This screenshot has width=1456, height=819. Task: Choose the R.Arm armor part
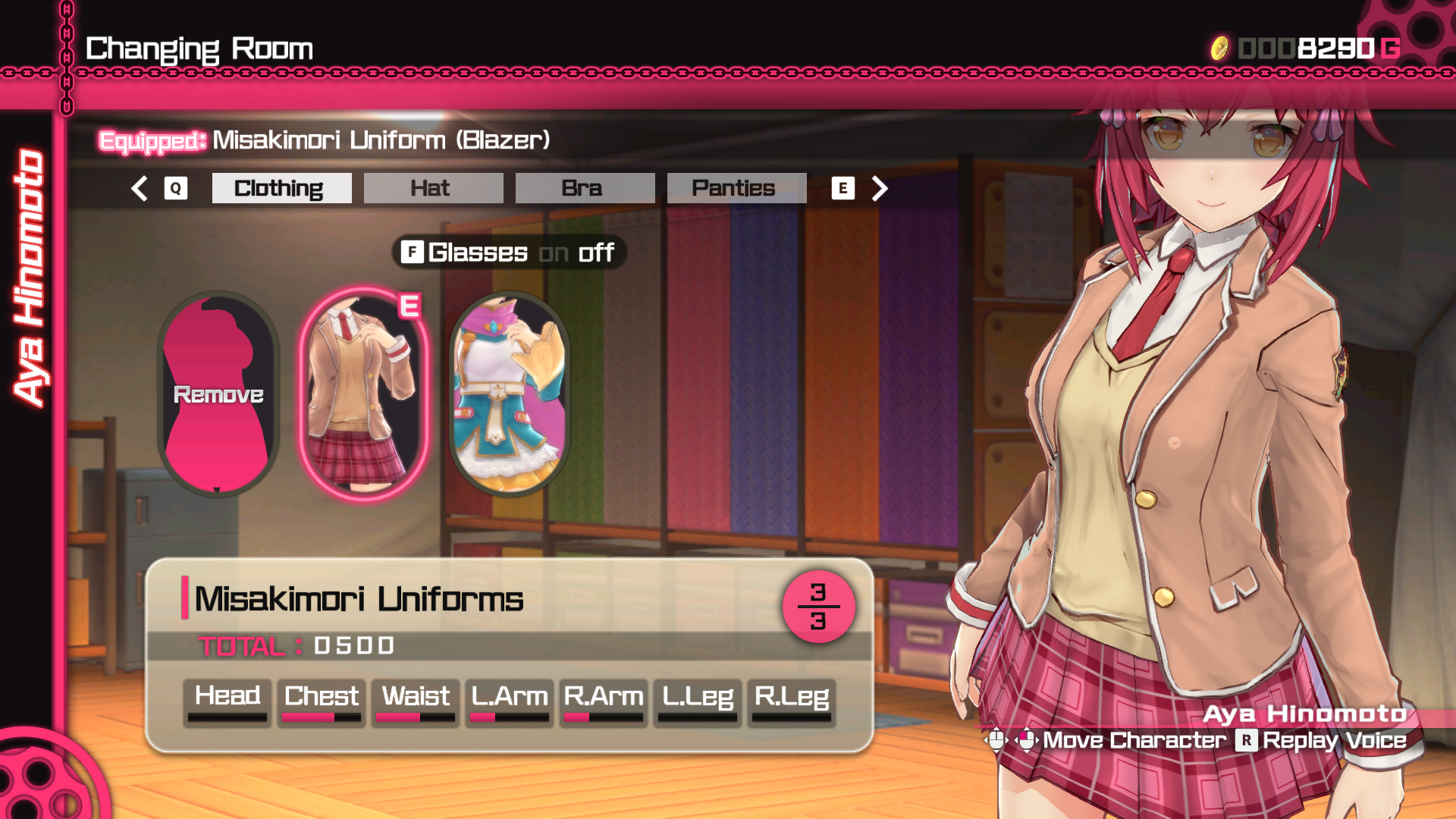pos(604,702)
